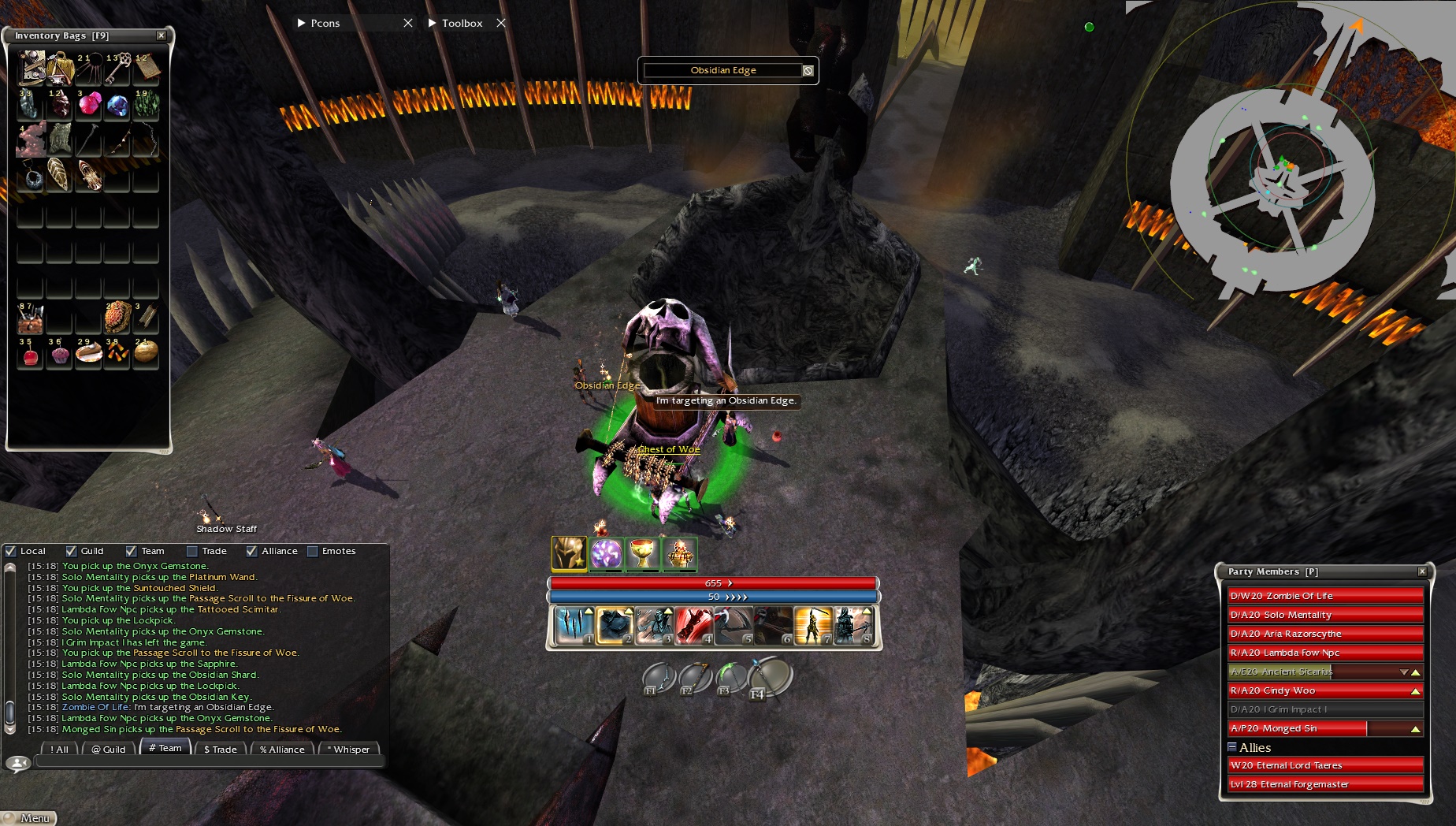Select the Whisper chat tab
The width and height of the screenshot is (1456, 826).
click(x=350, y=749)
